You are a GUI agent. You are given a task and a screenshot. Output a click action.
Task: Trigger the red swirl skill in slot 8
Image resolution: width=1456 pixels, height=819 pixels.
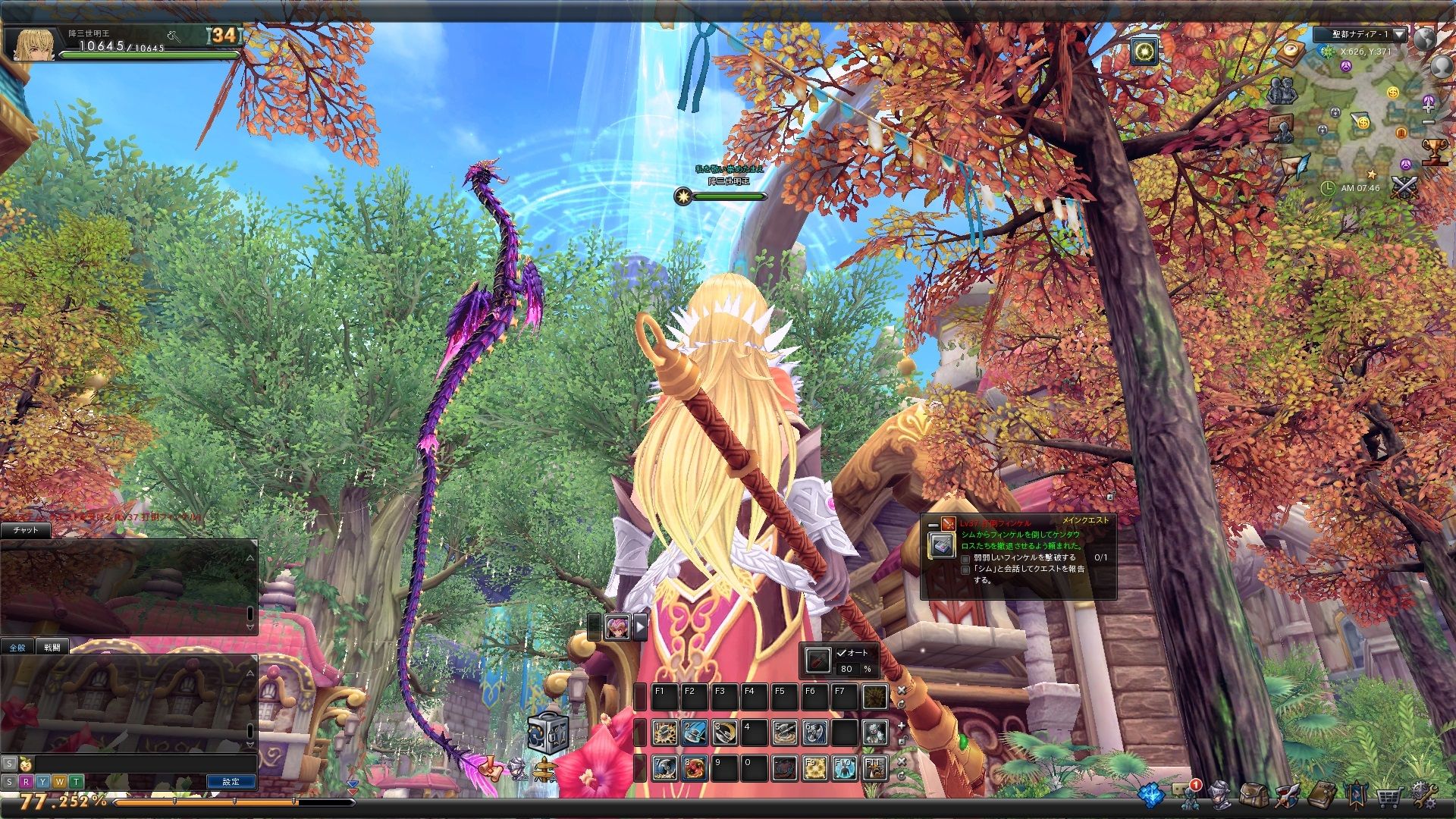[x=694, y=768]
